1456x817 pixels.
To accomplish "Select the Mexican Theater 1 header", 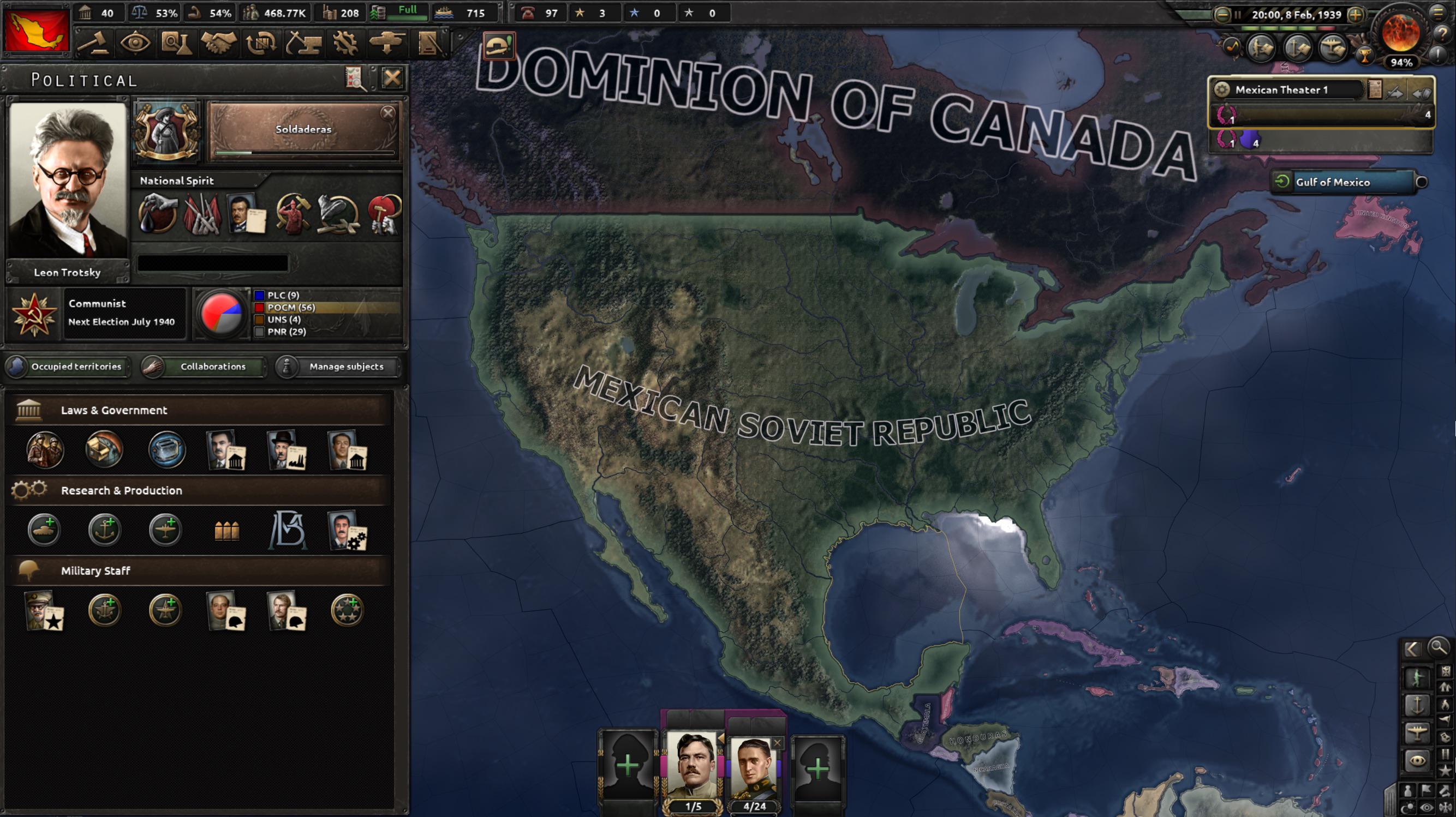I will (1281, 90).
